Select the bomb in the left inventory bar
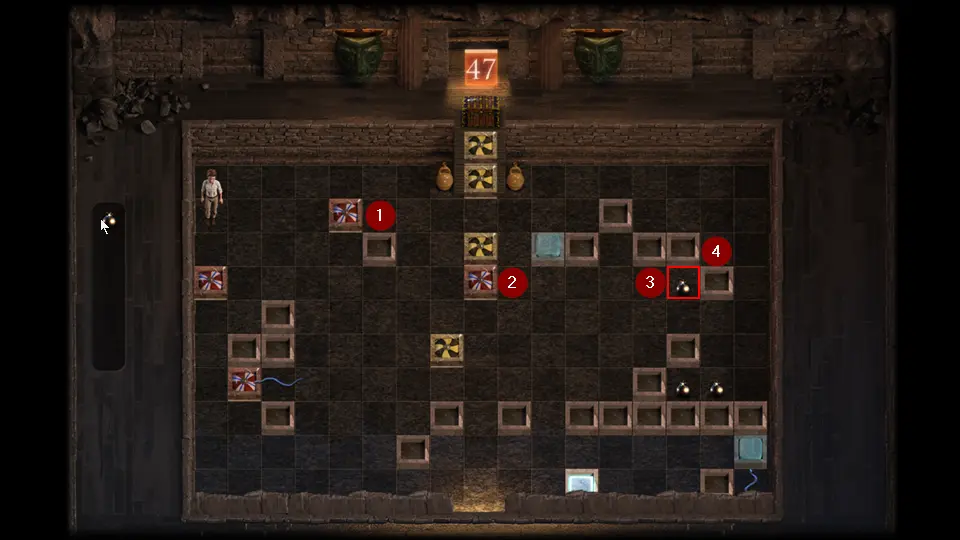This screenshot has height=540, width=960. pos(110,220)
